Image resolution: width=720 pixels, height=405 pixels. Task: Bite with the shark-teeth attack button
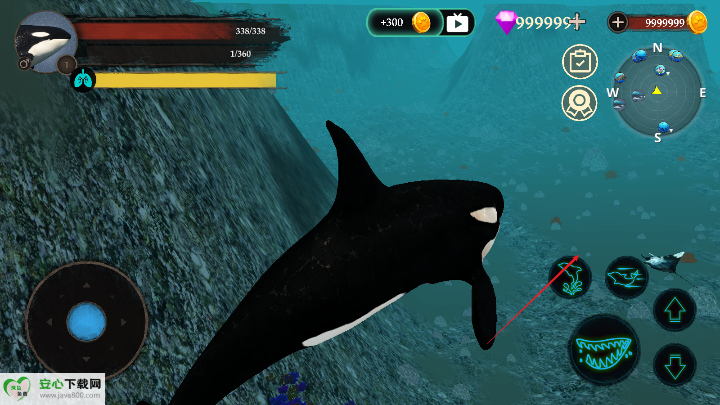click(604, 350)
